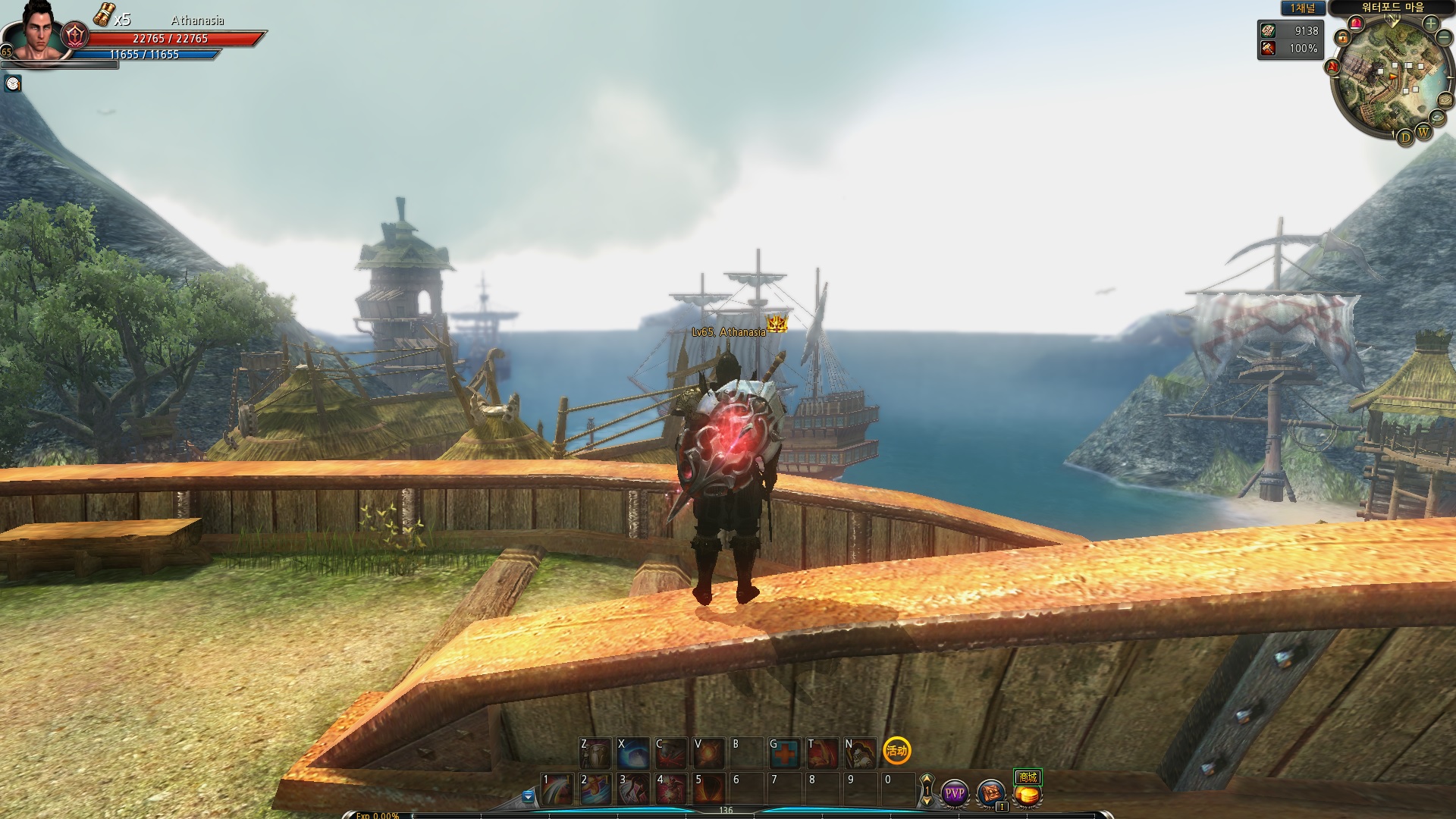This screenshot has width=1456, height=819.
Task: Click the red shield class emblem
Action: click(x=75, y=35)
